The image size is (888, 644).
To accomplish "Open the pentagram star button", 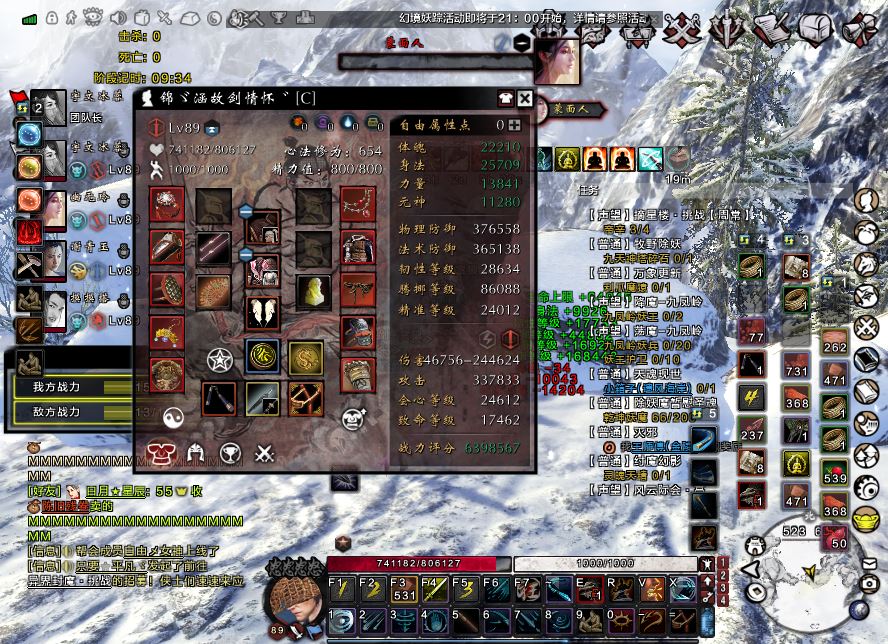I will [x=219, y=359].
